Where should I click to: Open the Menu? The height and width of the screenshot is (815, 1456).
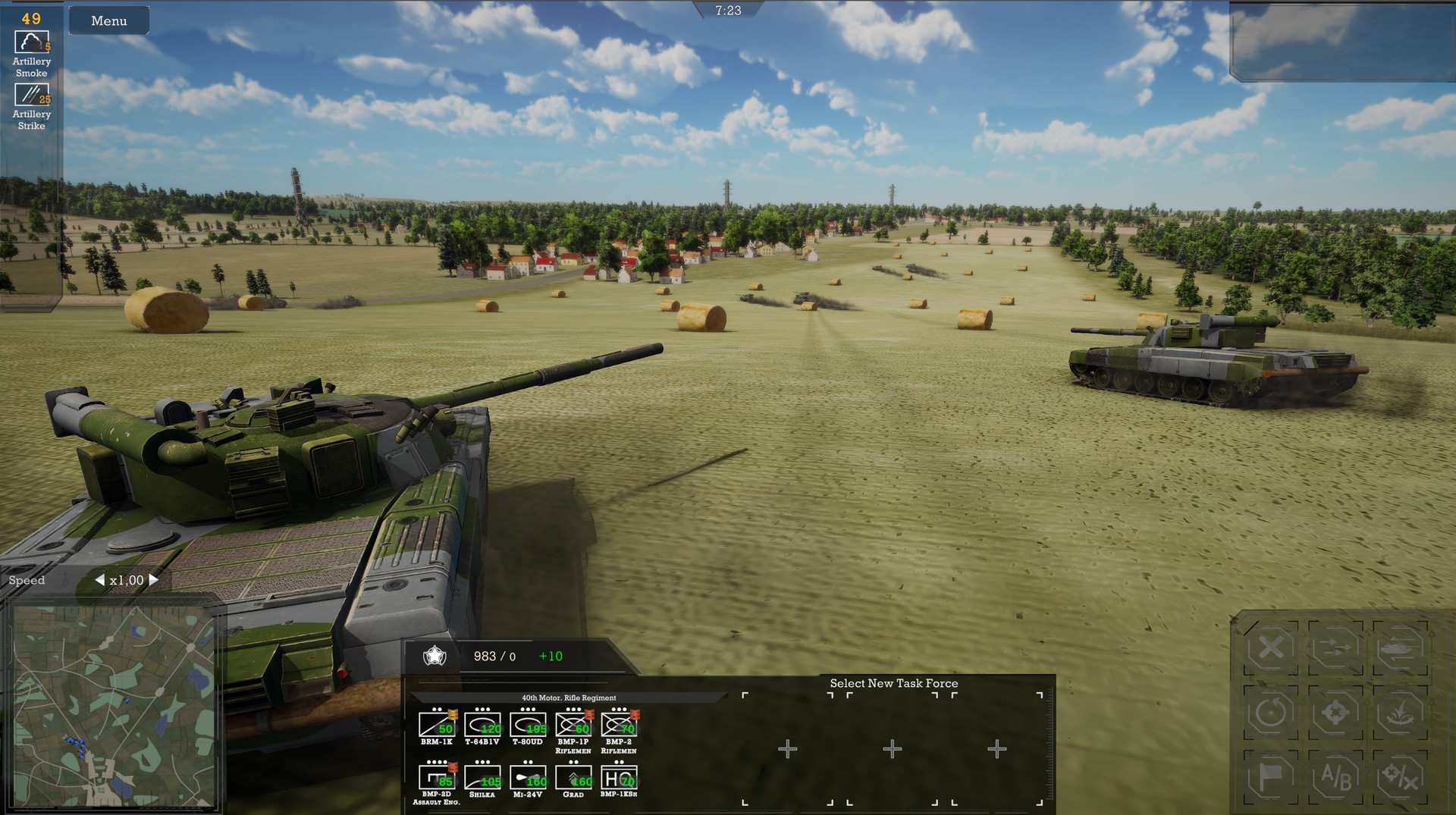point(108,20)
